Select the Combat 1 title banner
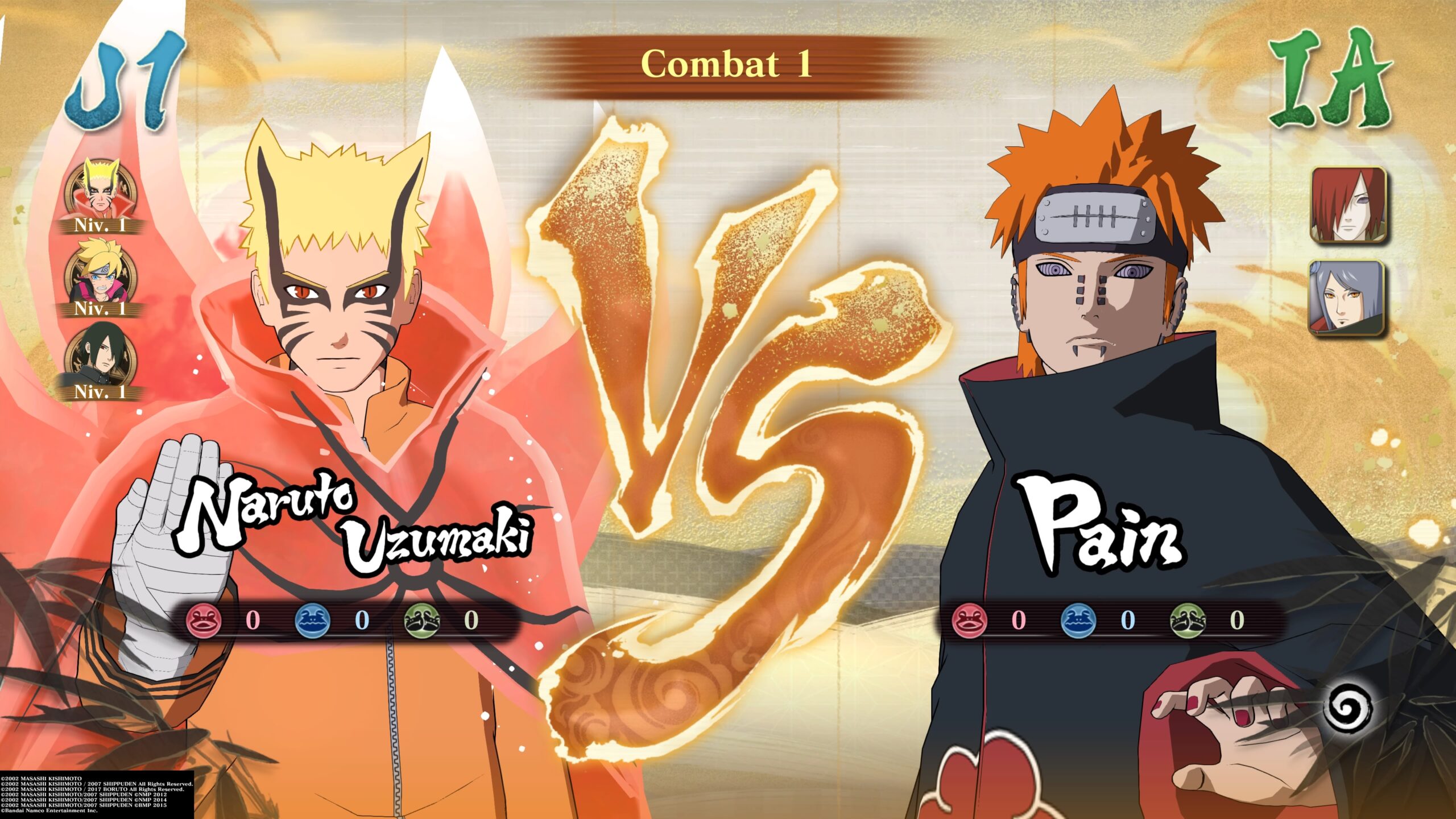 [726, 63]
